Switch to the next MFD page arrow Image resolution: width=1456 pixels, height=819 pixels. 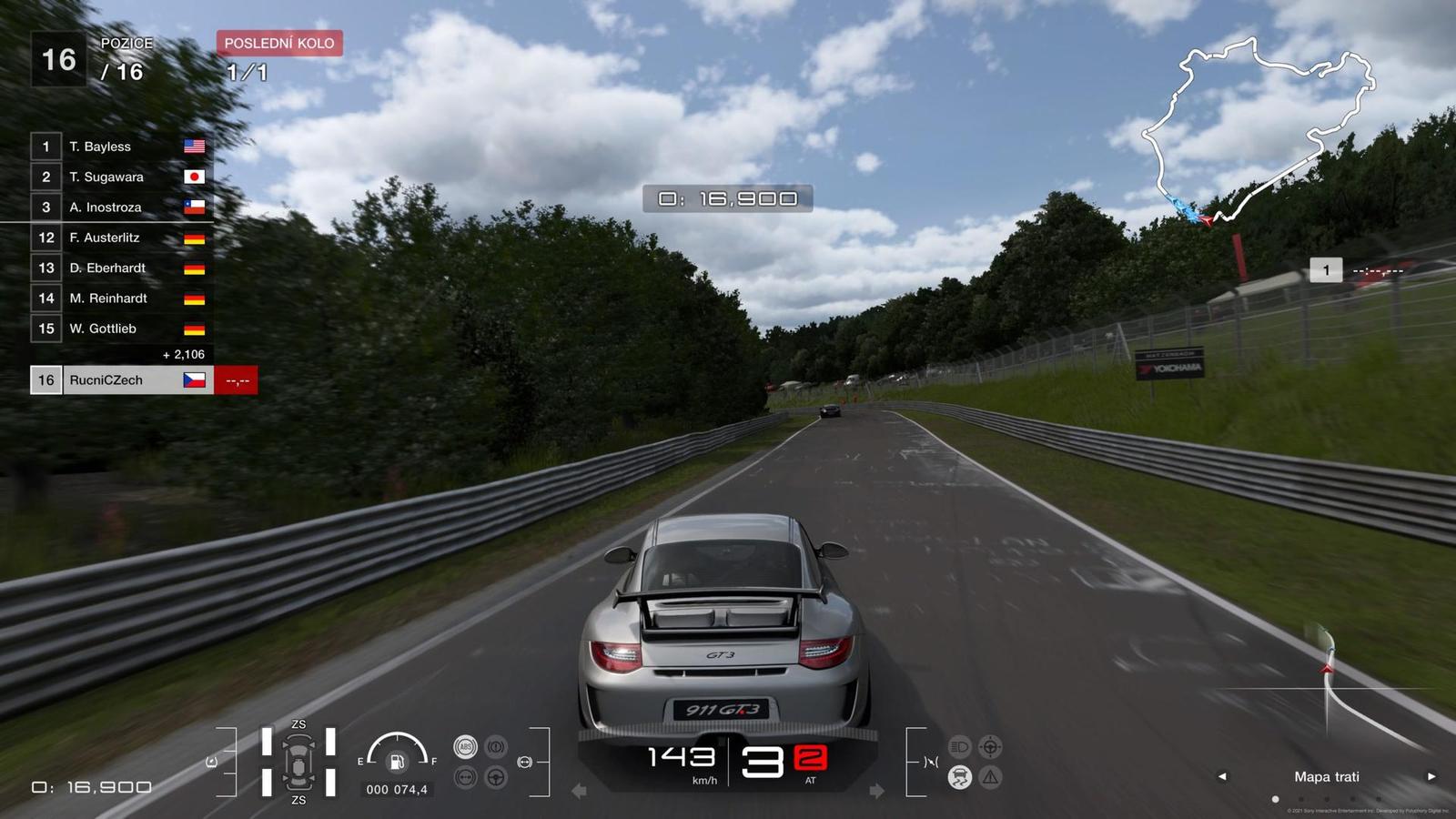click(x=1431, y=776)
